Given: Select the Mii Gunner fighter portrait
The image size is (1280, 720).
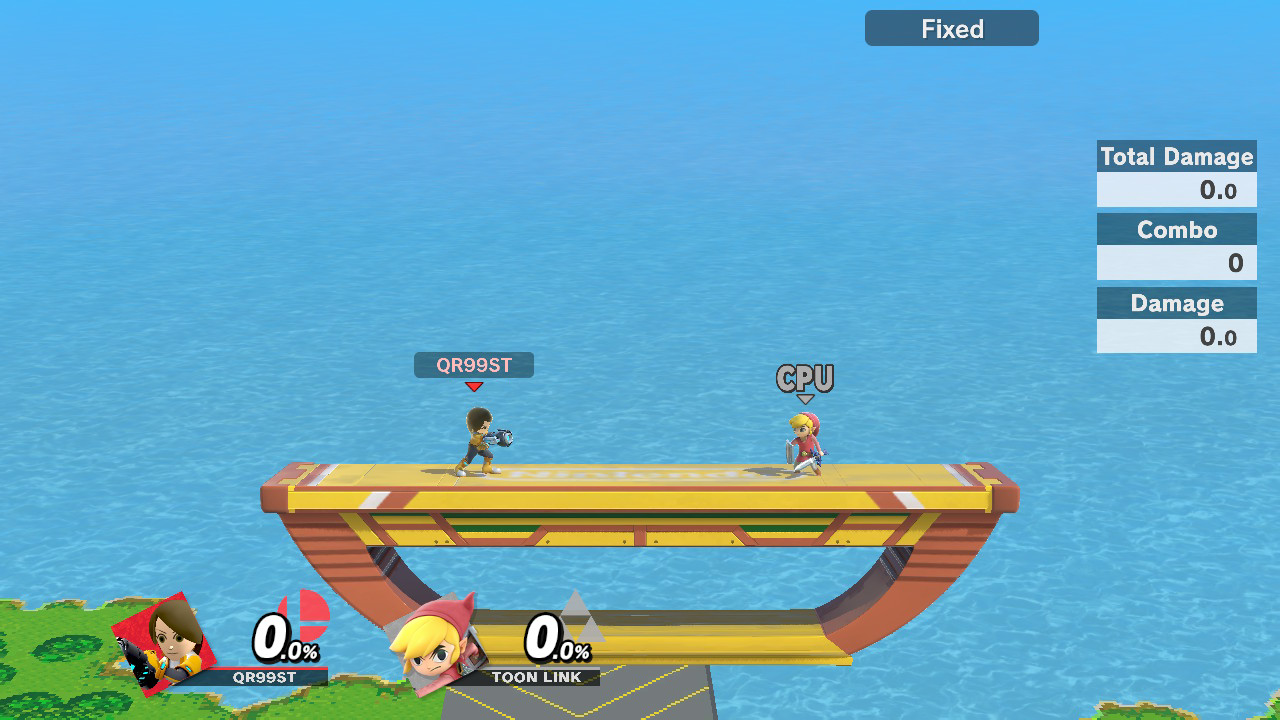Looking at the screenshot, I should tap(167, 641).
